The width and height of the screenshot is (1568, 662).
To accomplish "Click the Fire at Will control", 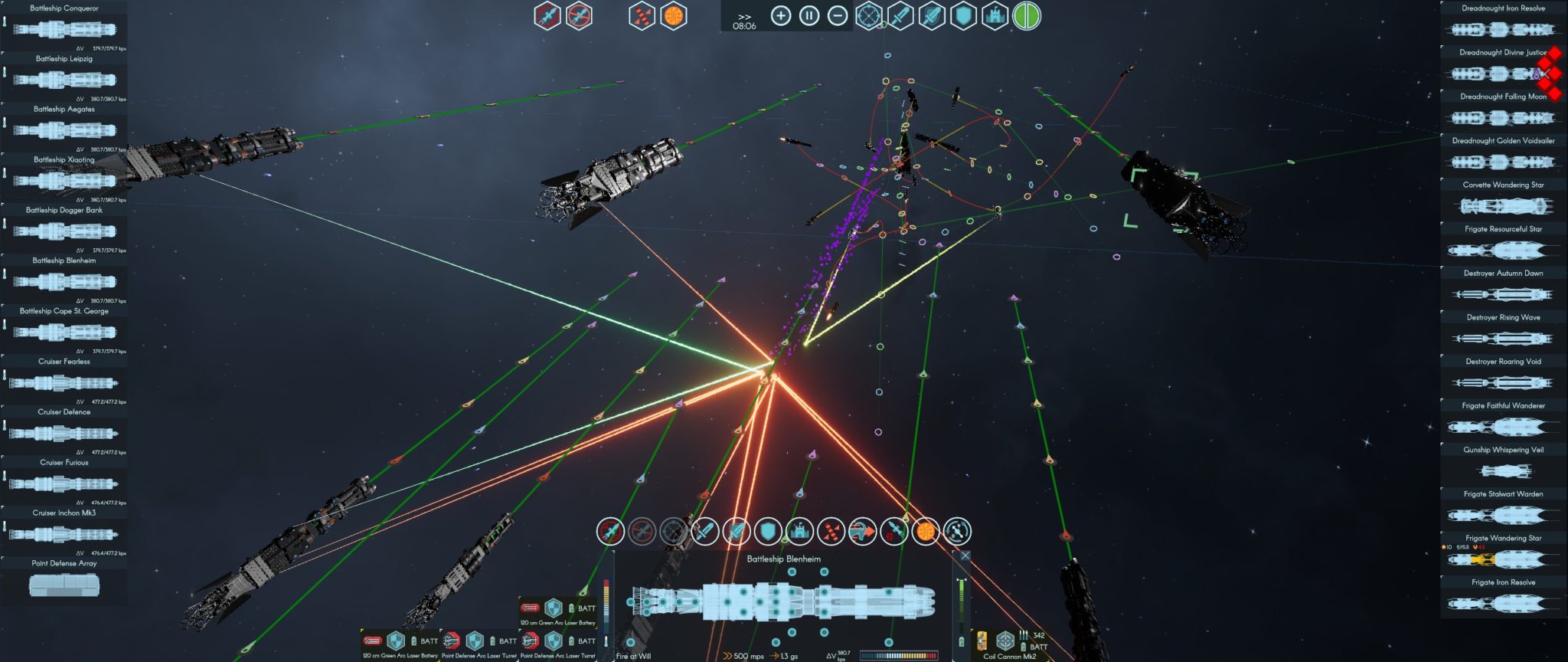I will 632,655.
